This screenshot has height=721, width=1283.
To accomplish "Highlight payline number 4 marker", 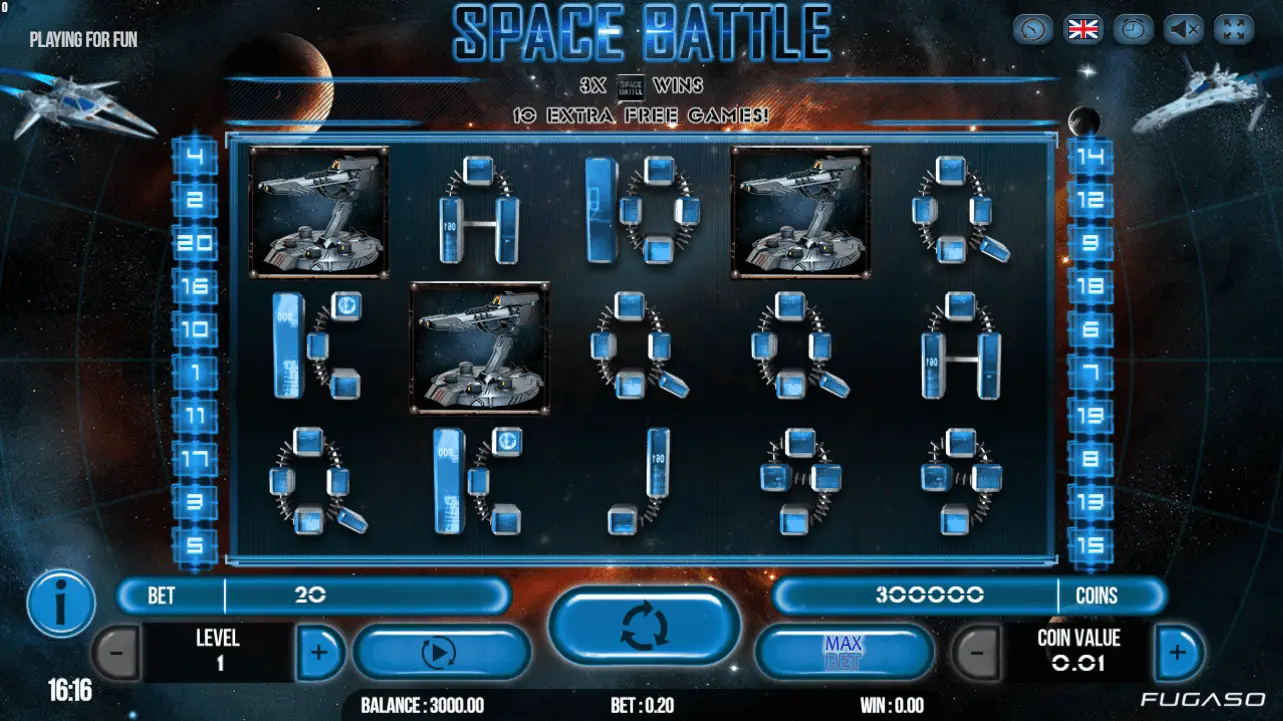I will coord(194,156).
